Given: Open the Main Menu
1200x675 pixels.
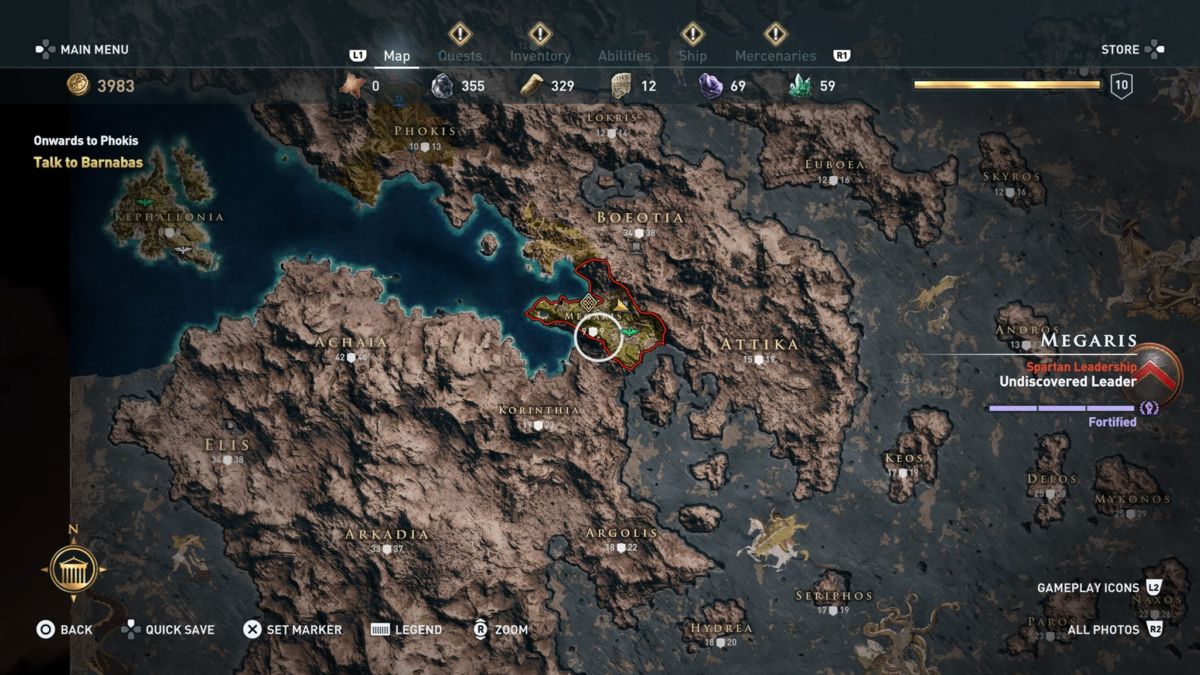Looking at the screenshot, I should 83,49.
